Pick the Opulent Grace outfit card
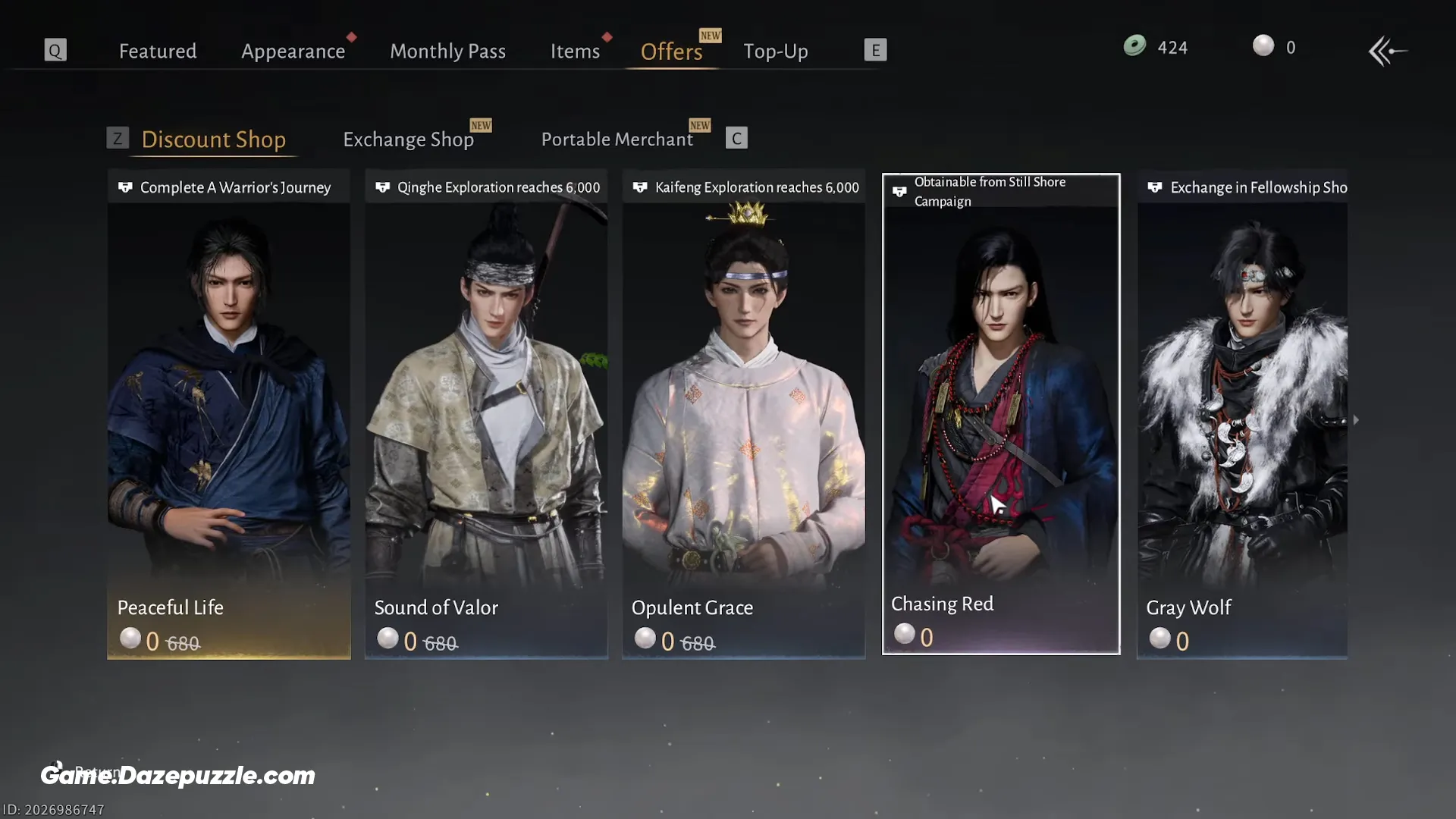 743,413
